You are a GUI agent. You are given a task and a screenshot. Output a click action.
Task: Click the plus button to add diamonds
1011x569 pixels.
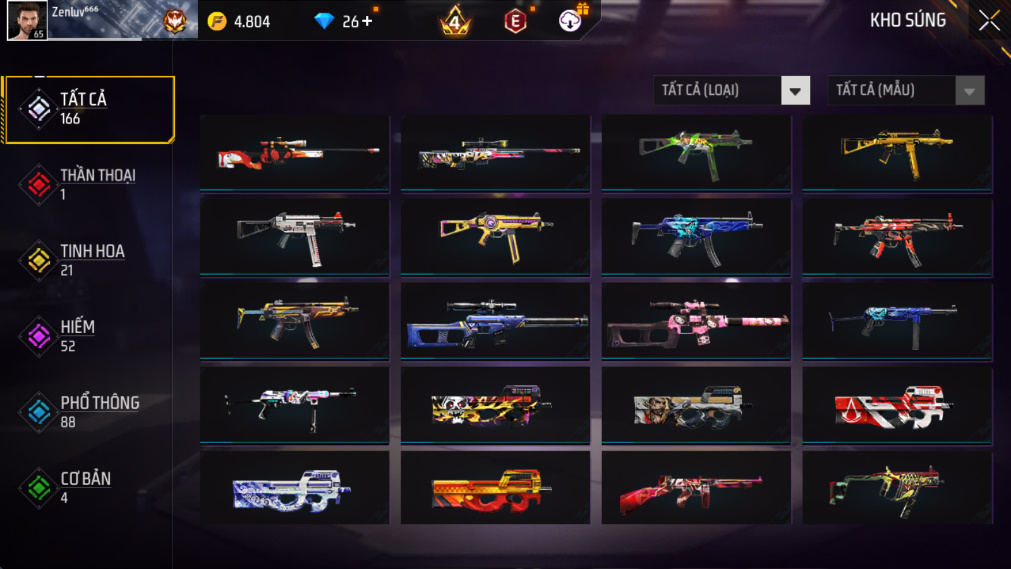click(367, 21)
